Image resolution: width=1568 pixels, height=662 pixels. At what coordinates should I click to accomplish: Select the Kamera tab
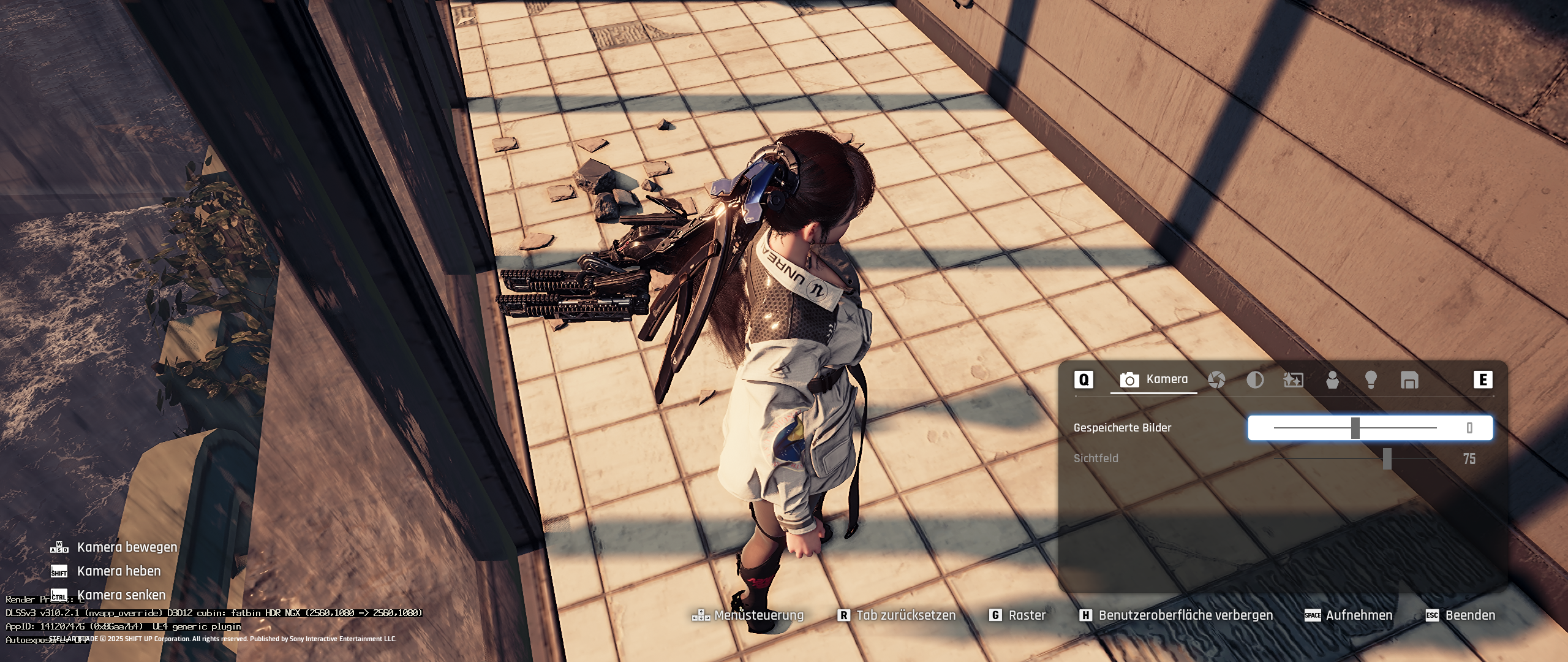click(x=1154, y=379)
